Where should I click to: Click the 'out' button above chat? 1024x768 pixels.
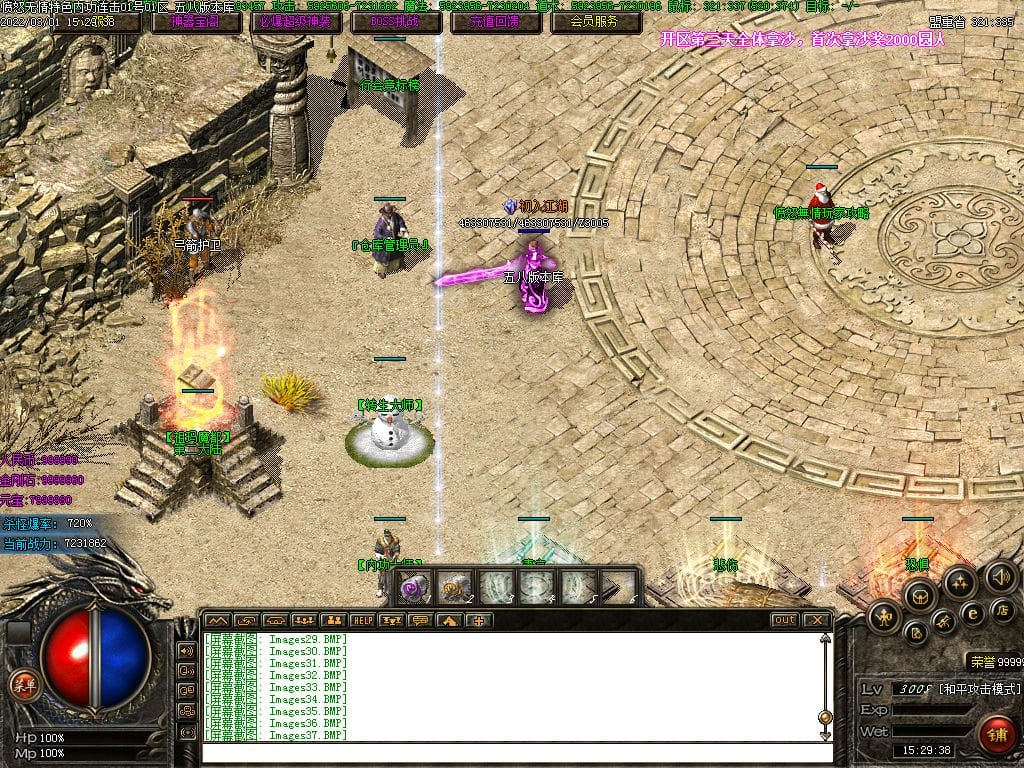click(x=785, y=620)
